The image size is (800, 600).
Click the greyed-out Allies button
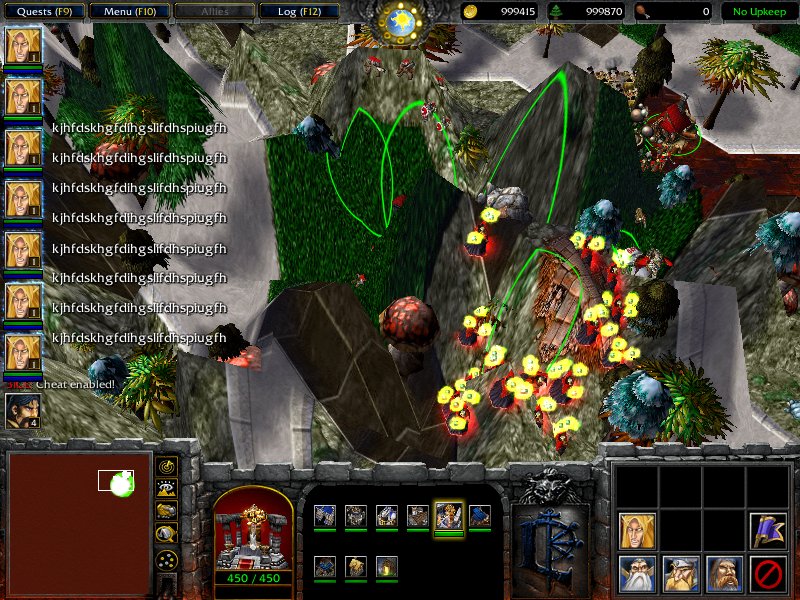pyautogui.click(x=212, y=12)
